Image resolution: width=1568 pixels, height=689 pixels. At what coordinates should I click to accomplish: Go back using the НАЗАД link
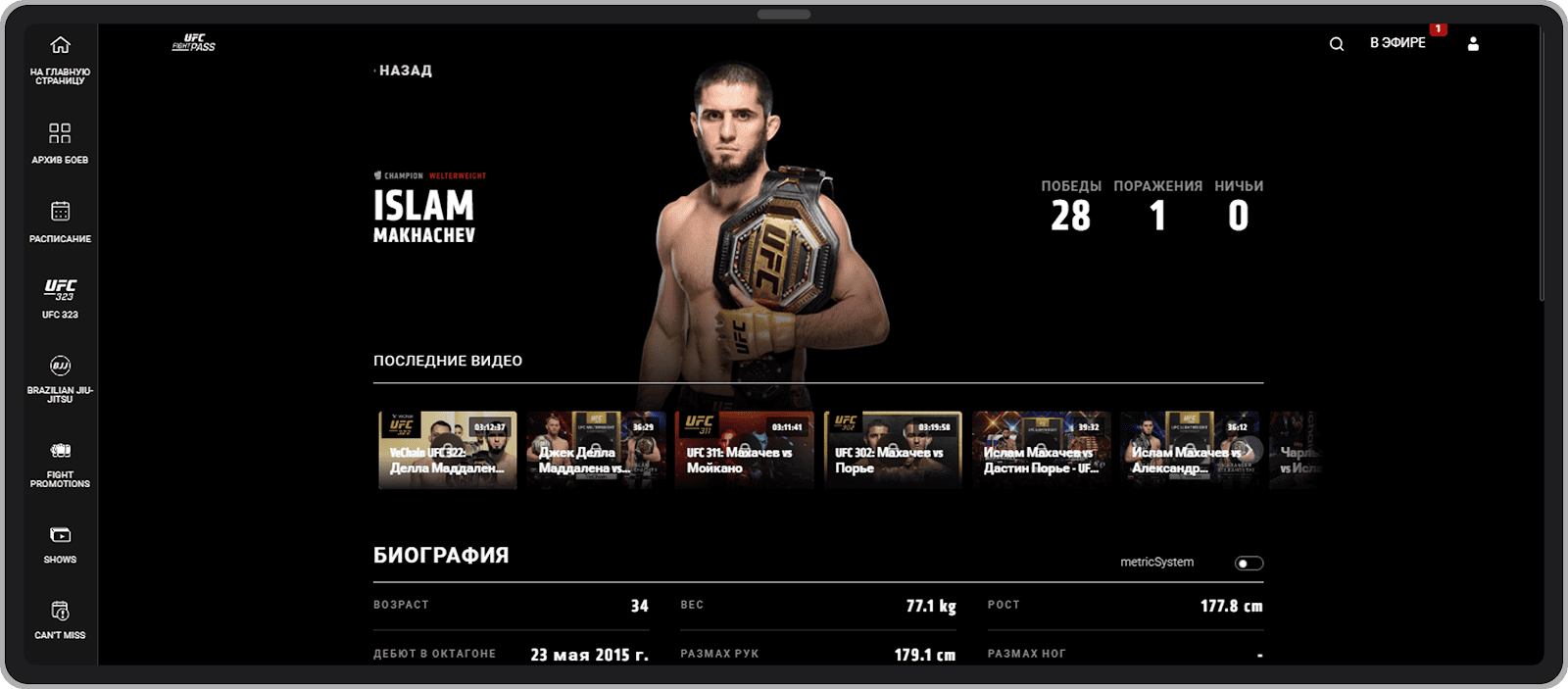coord(405,71)
